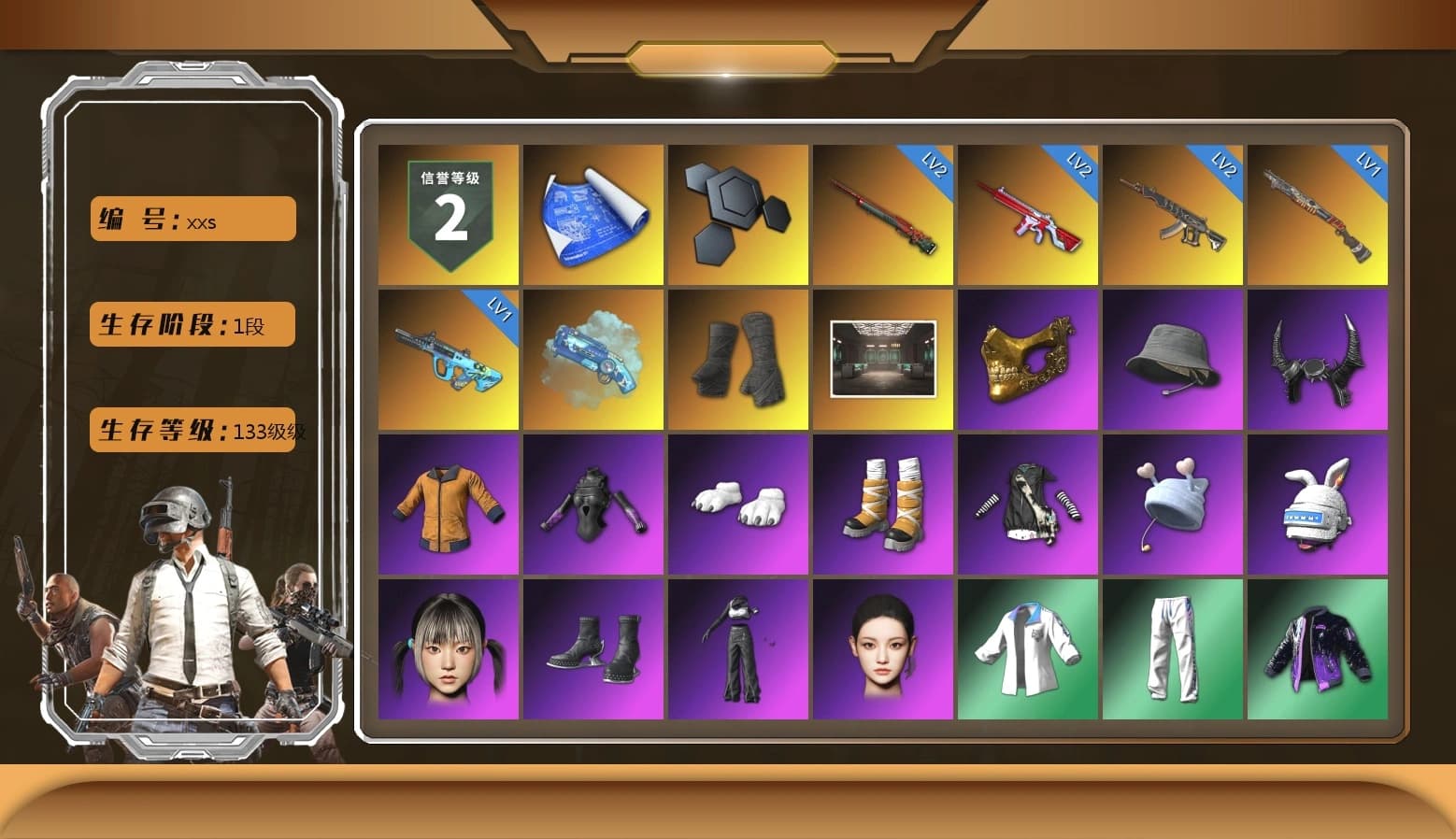This screenshot has height=839, width=1456.
Task: Click the gray bucket hat item
Action: pos(1174,360)
